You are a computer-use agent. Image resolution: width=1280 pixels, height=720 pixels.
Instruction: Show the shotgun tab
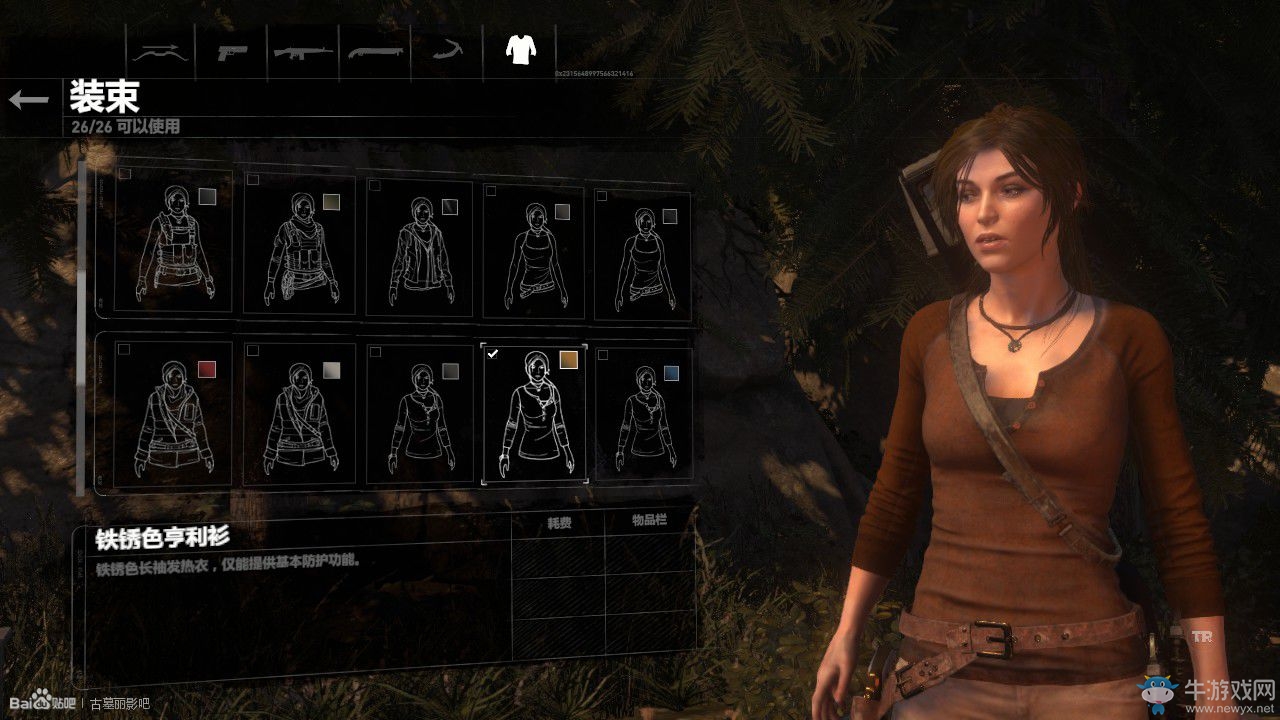click(374, 51)
